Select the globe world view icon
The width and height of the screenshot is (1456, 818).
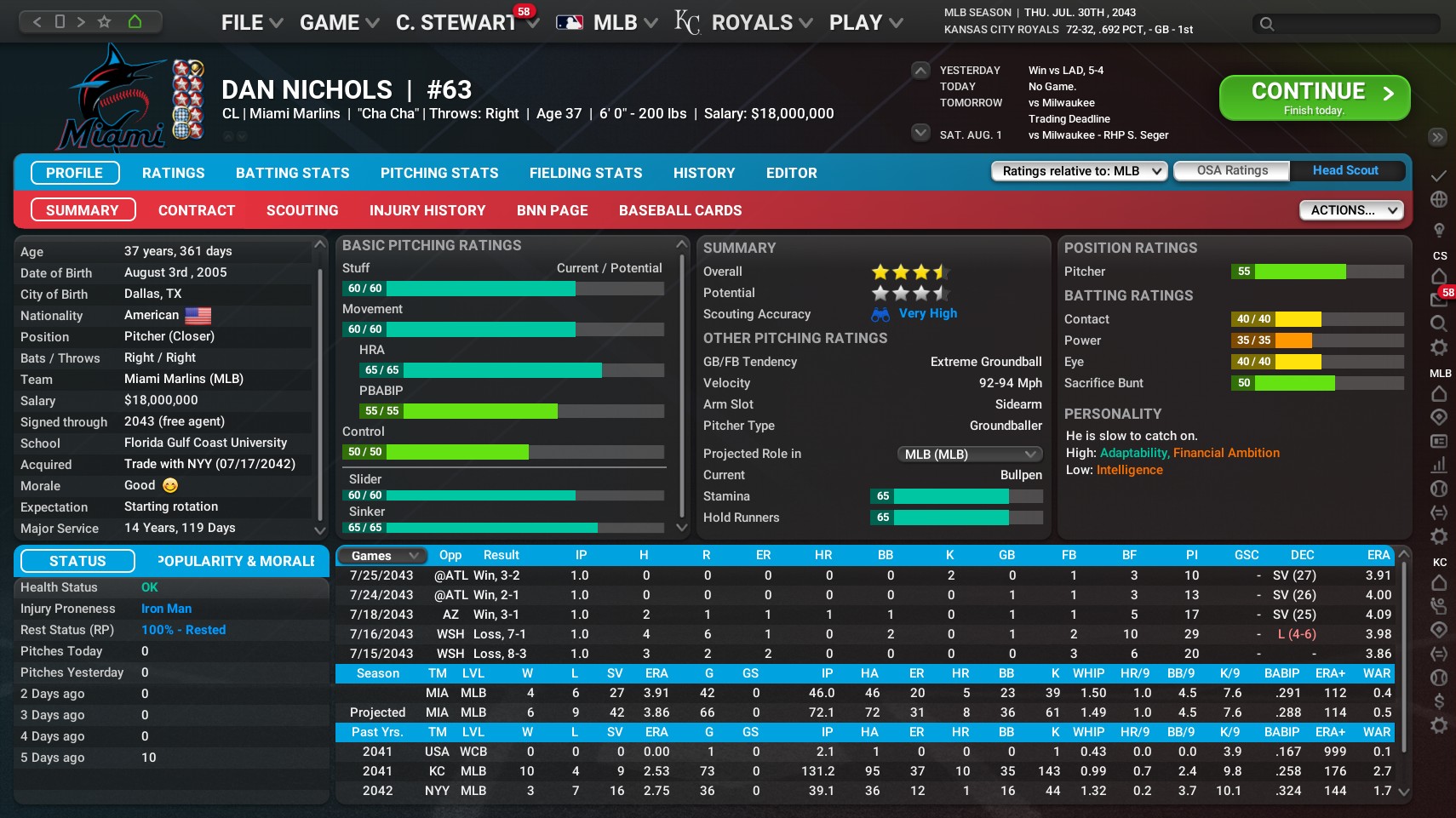tap(1439, 199)
